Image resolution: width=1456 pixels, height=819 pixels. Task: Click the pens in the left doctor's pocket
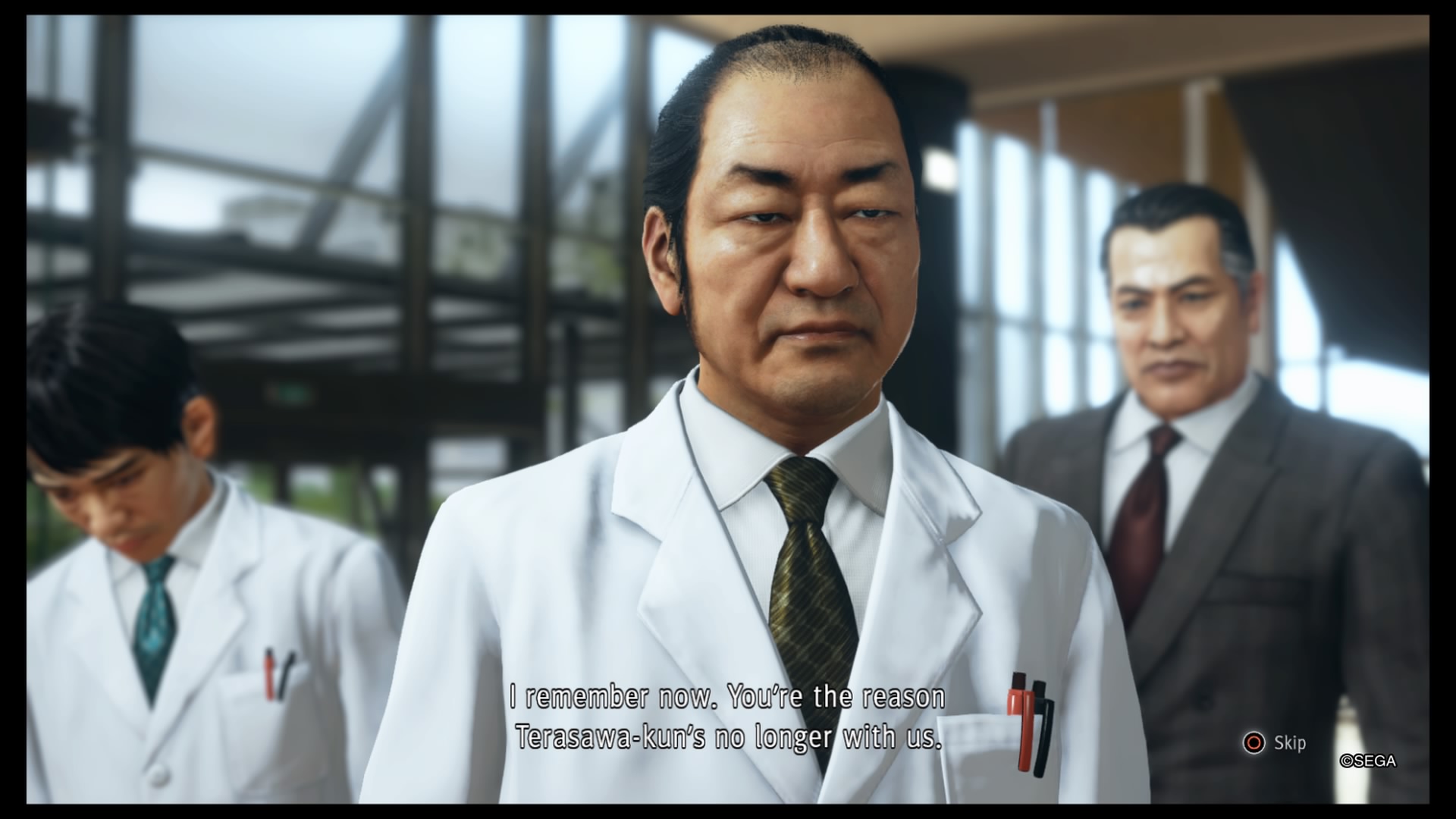[x=277, y=675]
